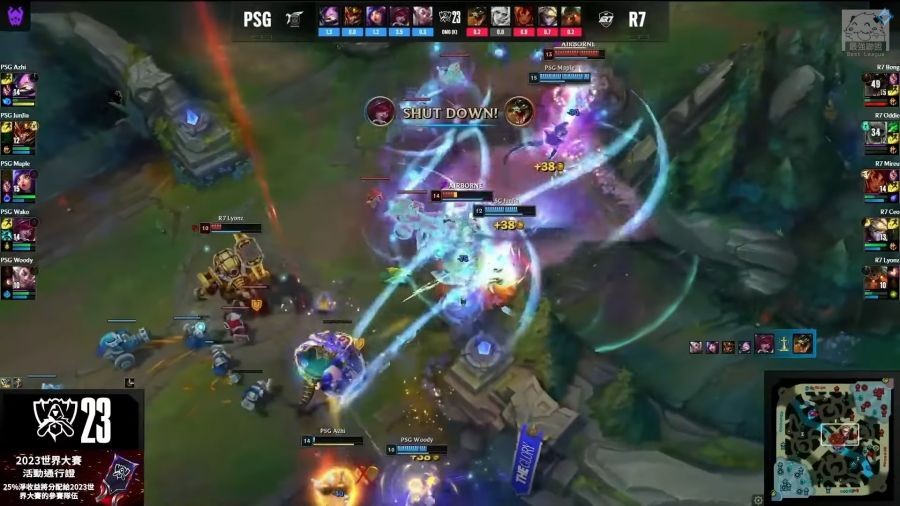The width and height of the screenshot is (900, 506).
Task: Click the Best League channel logo
Action: click(863, 31)
